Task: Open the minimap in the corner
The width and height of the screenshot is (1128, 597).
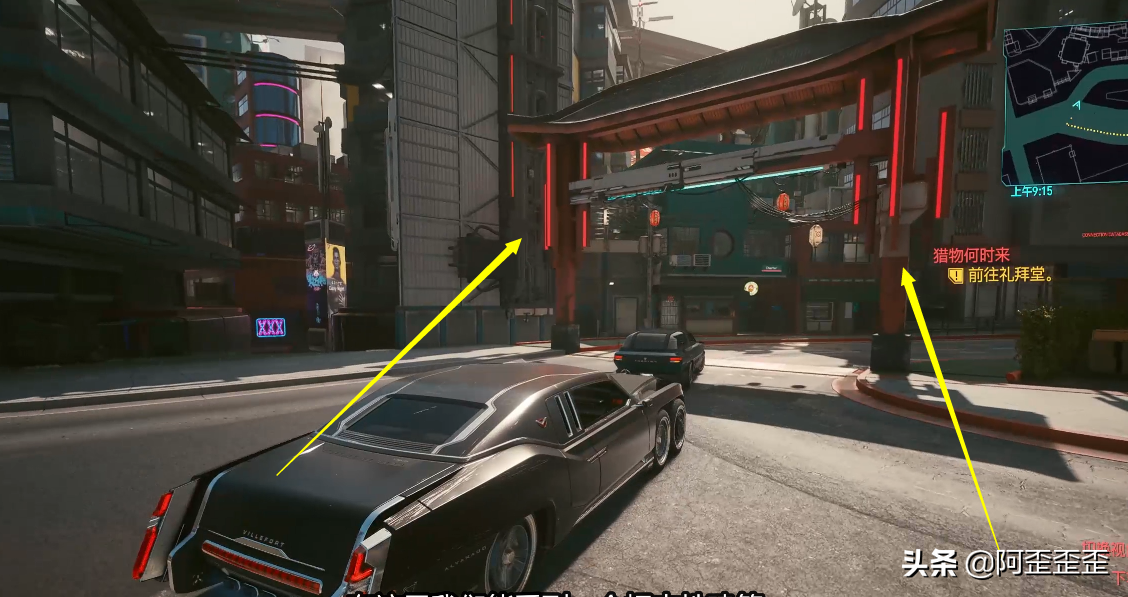Action: click(1066, 105)
